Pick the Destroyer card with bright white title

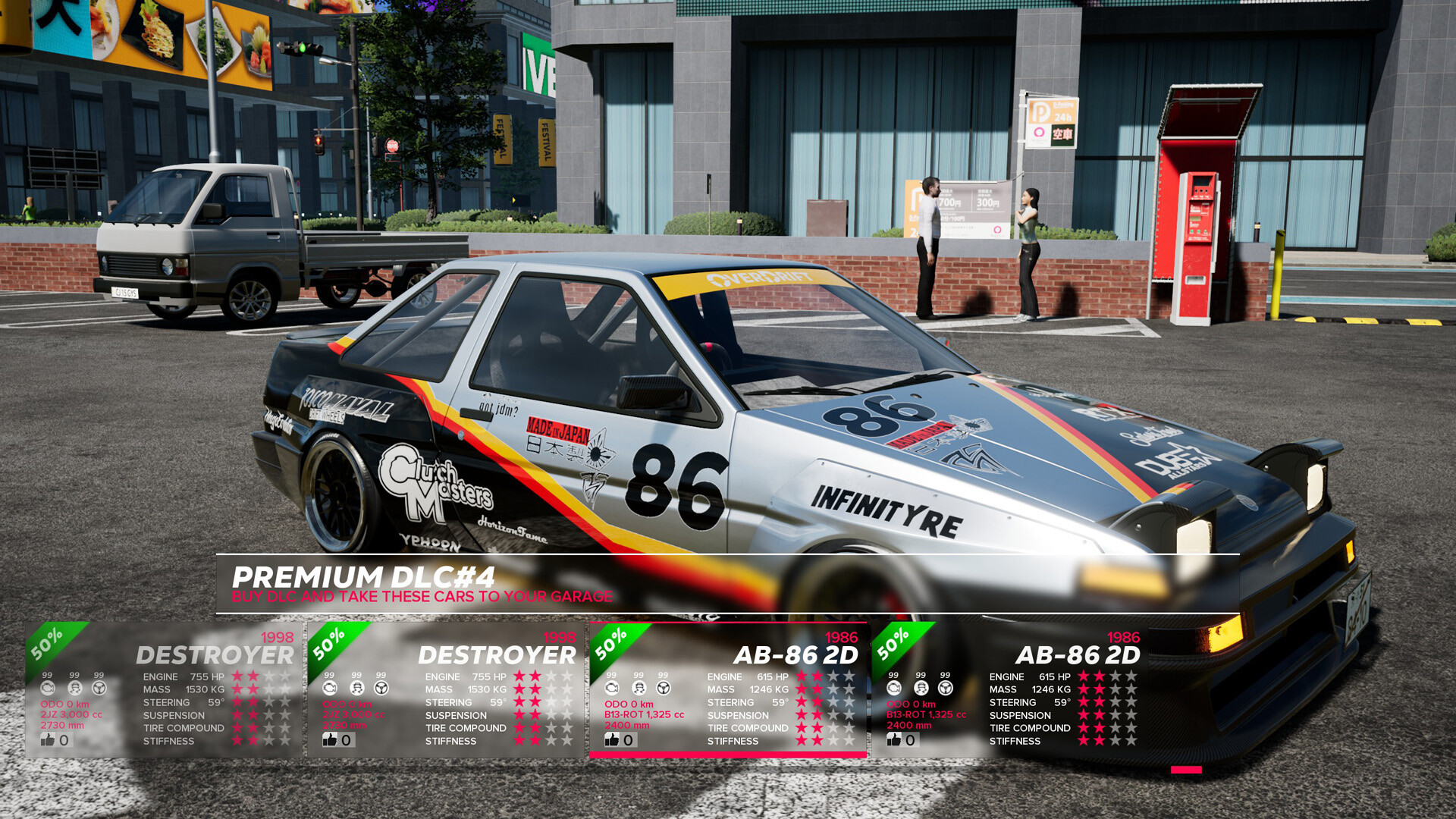point(446,689)
